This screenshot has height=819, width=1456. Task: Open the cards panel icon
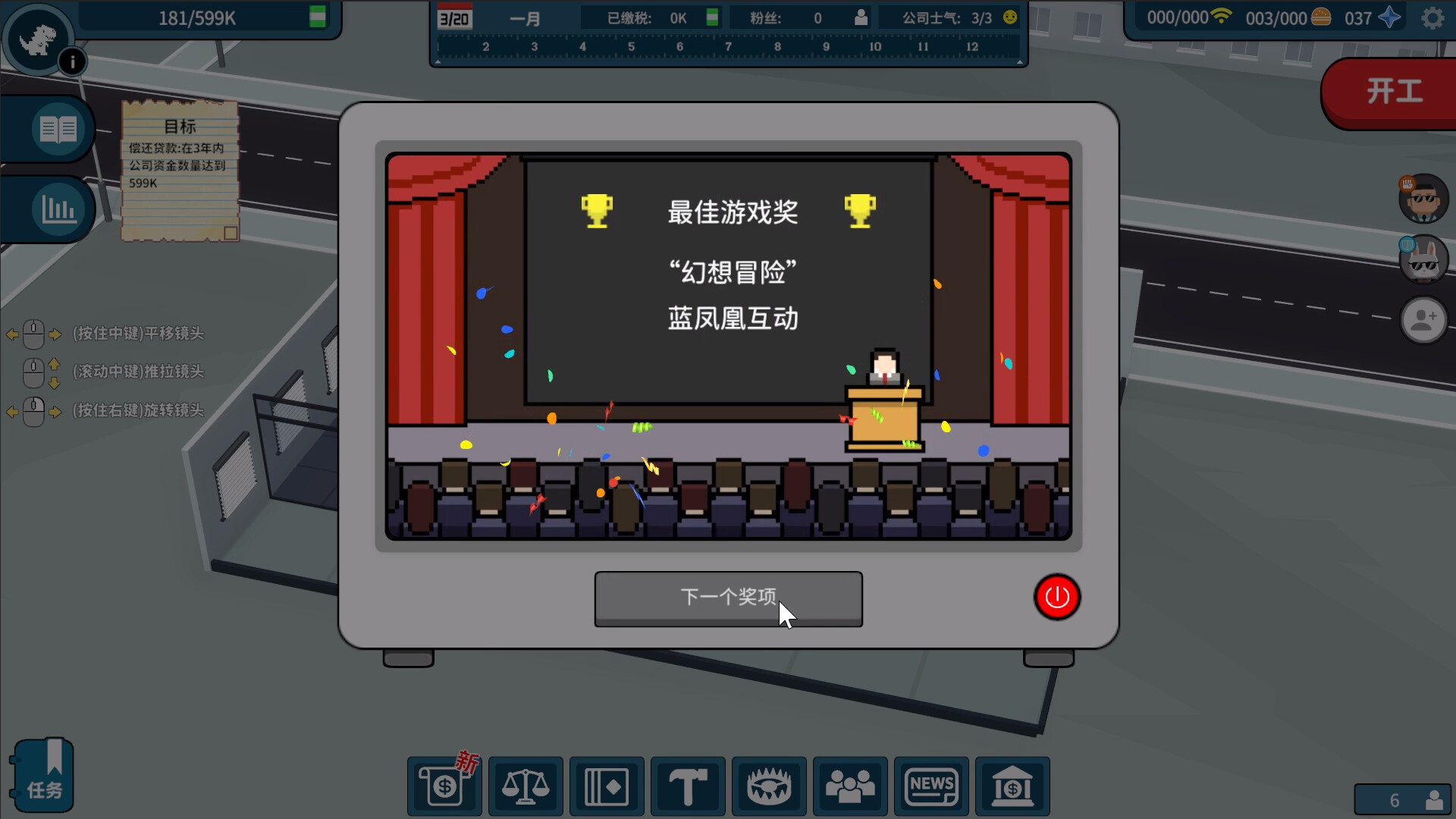point(607,787)
